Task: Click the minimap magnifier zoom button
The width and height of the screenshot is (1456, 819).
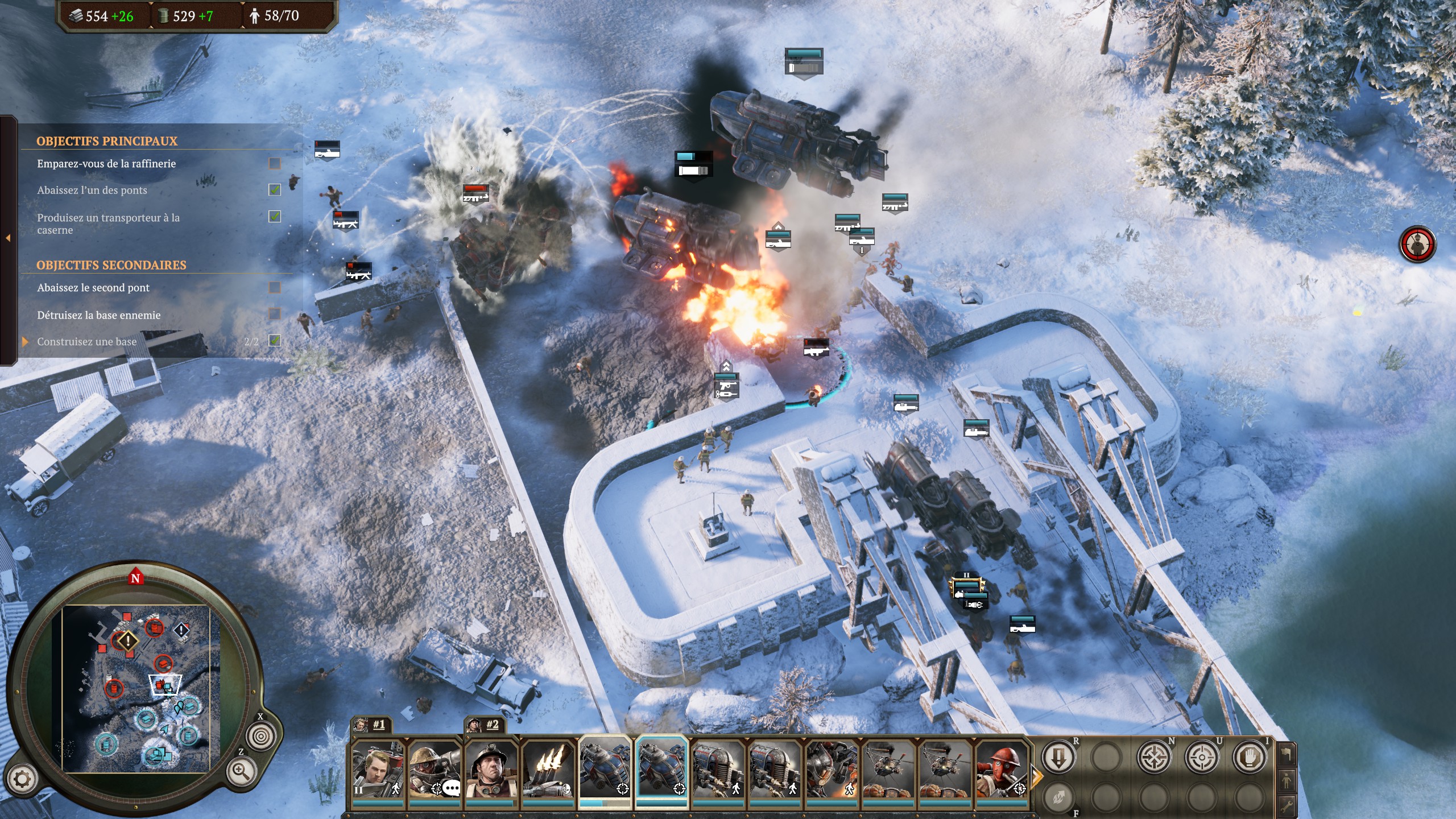Action: [240, 771]
